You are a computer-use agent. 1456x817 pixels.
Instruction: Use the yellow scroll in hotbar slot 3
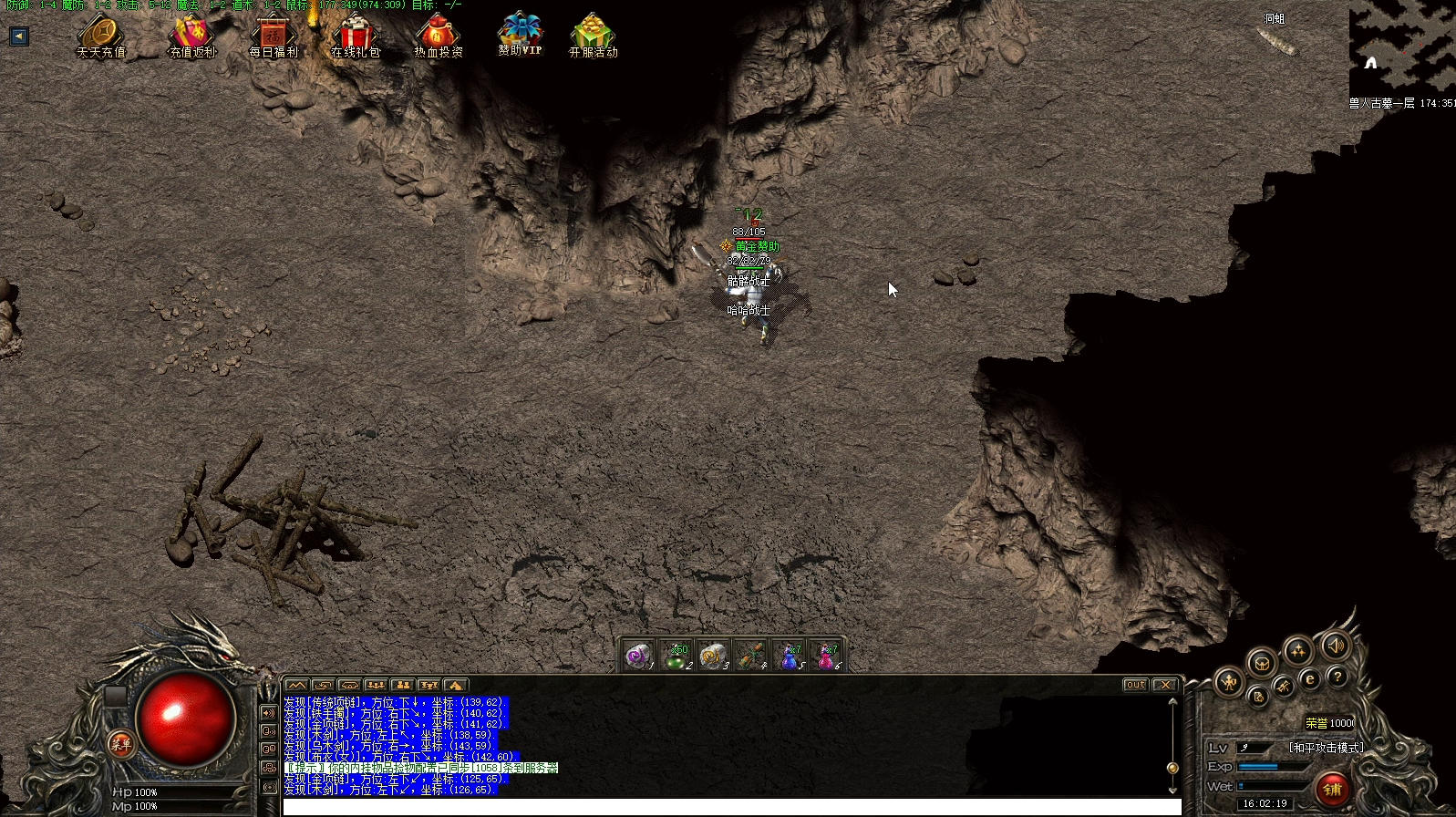tap(713, 656)
